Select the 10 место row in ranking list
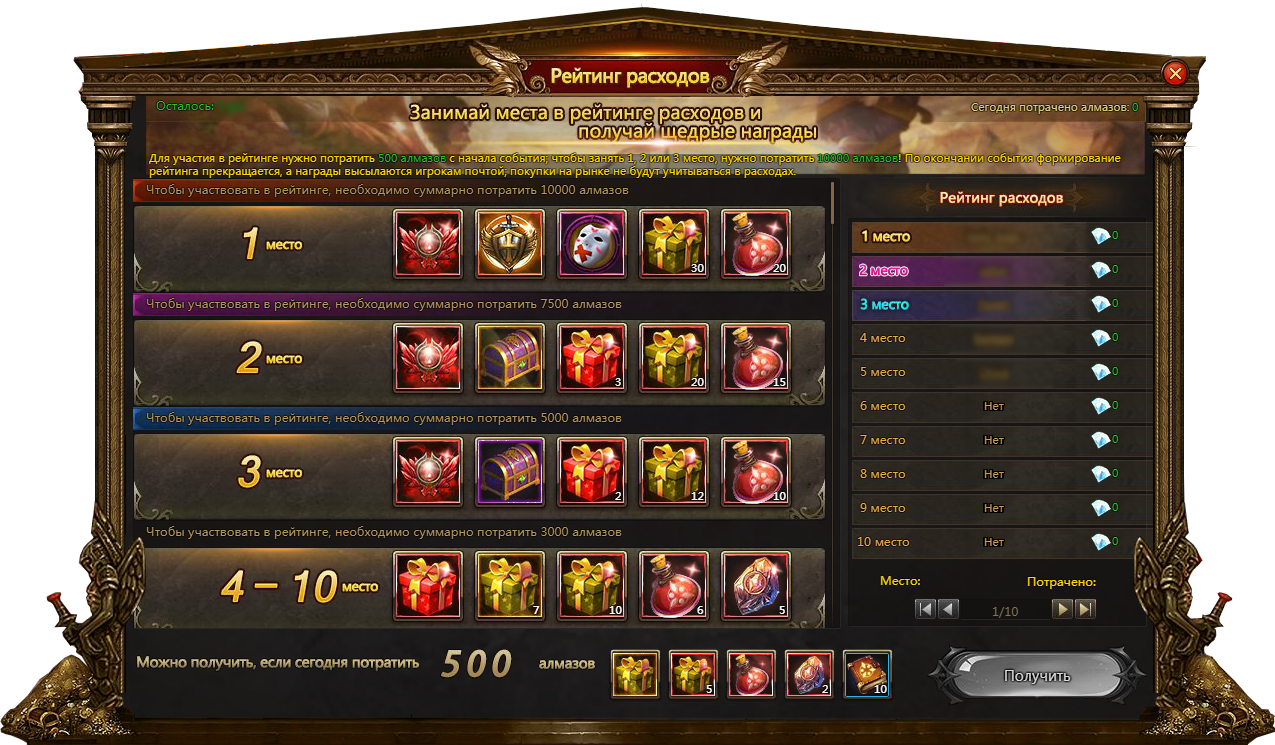The height and width of the screenshot is (745, 1275). click(x=1000, y=542)
